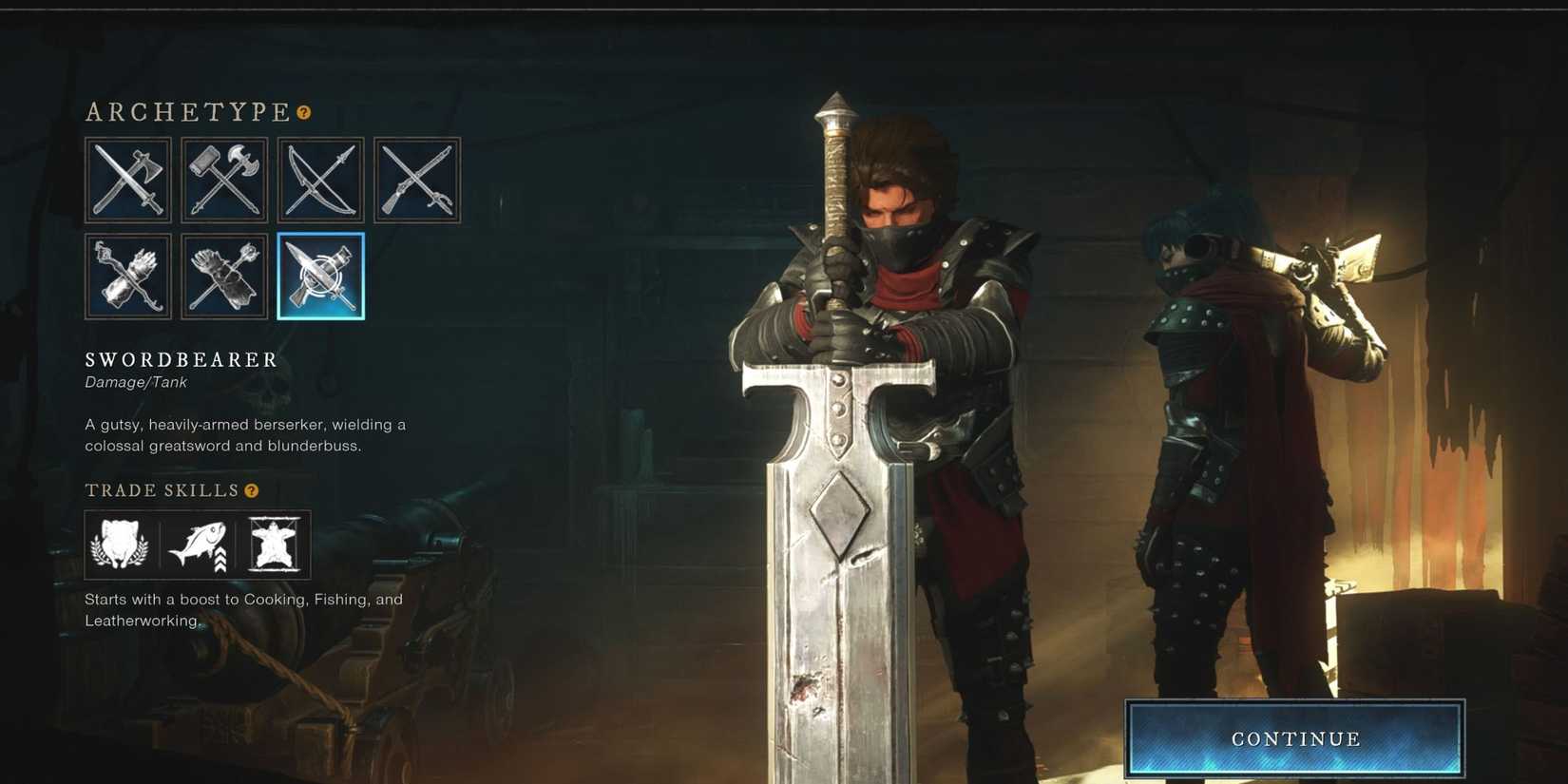Click the SWORDBEARER title text

[181, 360]
